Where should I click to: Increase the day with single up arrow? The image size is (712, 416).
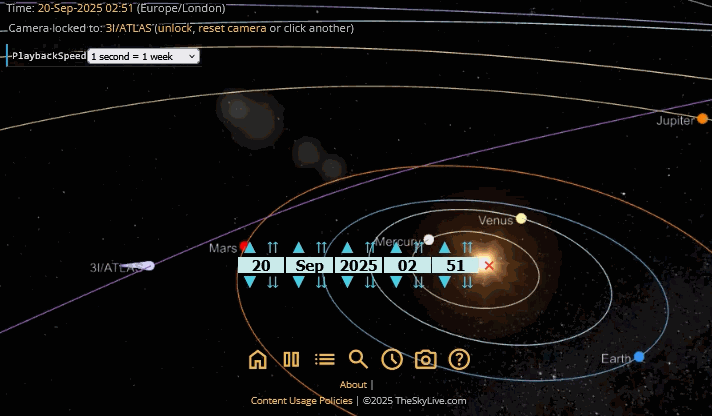coord(250,247)
